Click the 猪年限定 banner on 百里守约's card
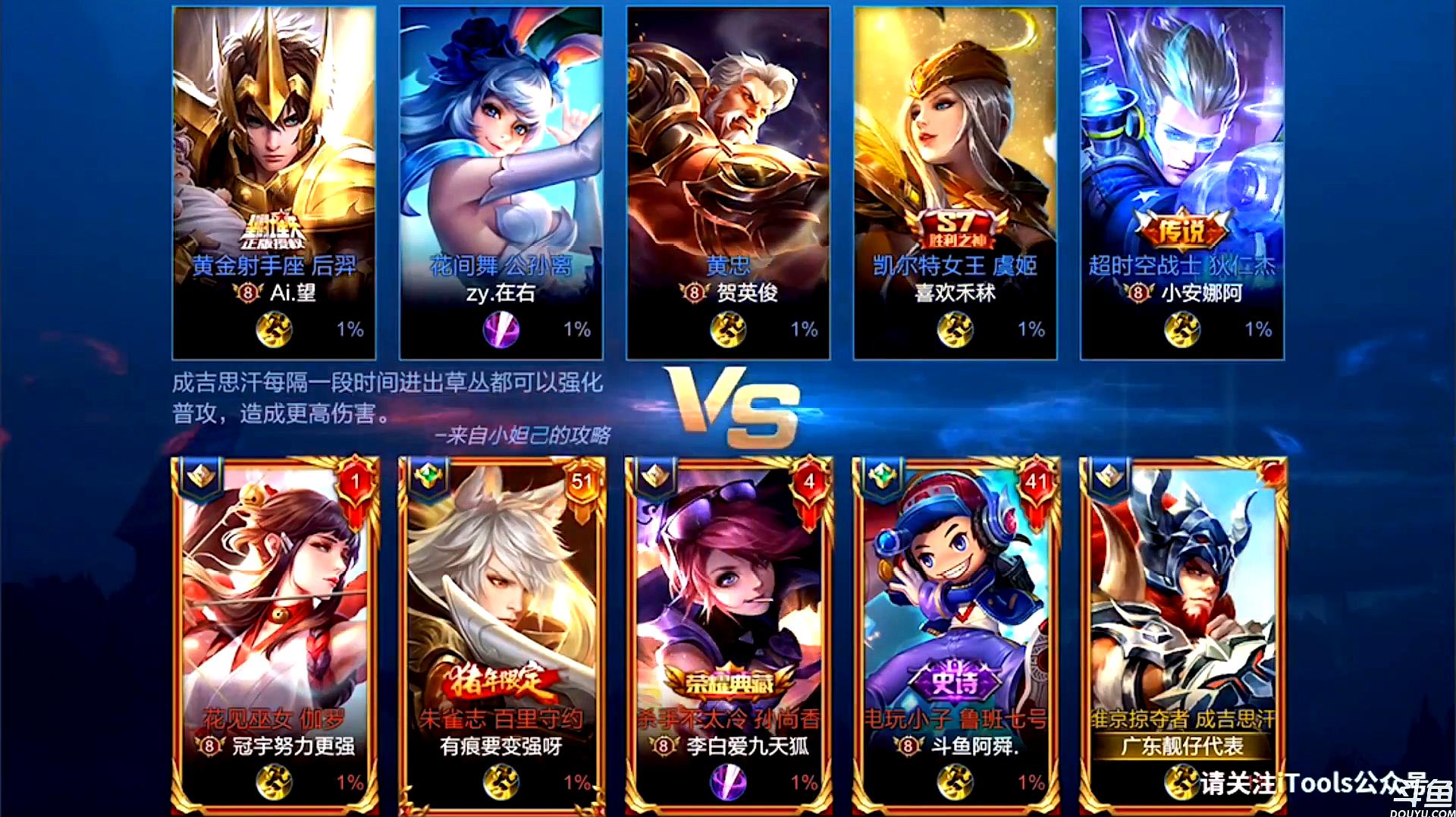 pyautogui.click(x=497, y=682)
